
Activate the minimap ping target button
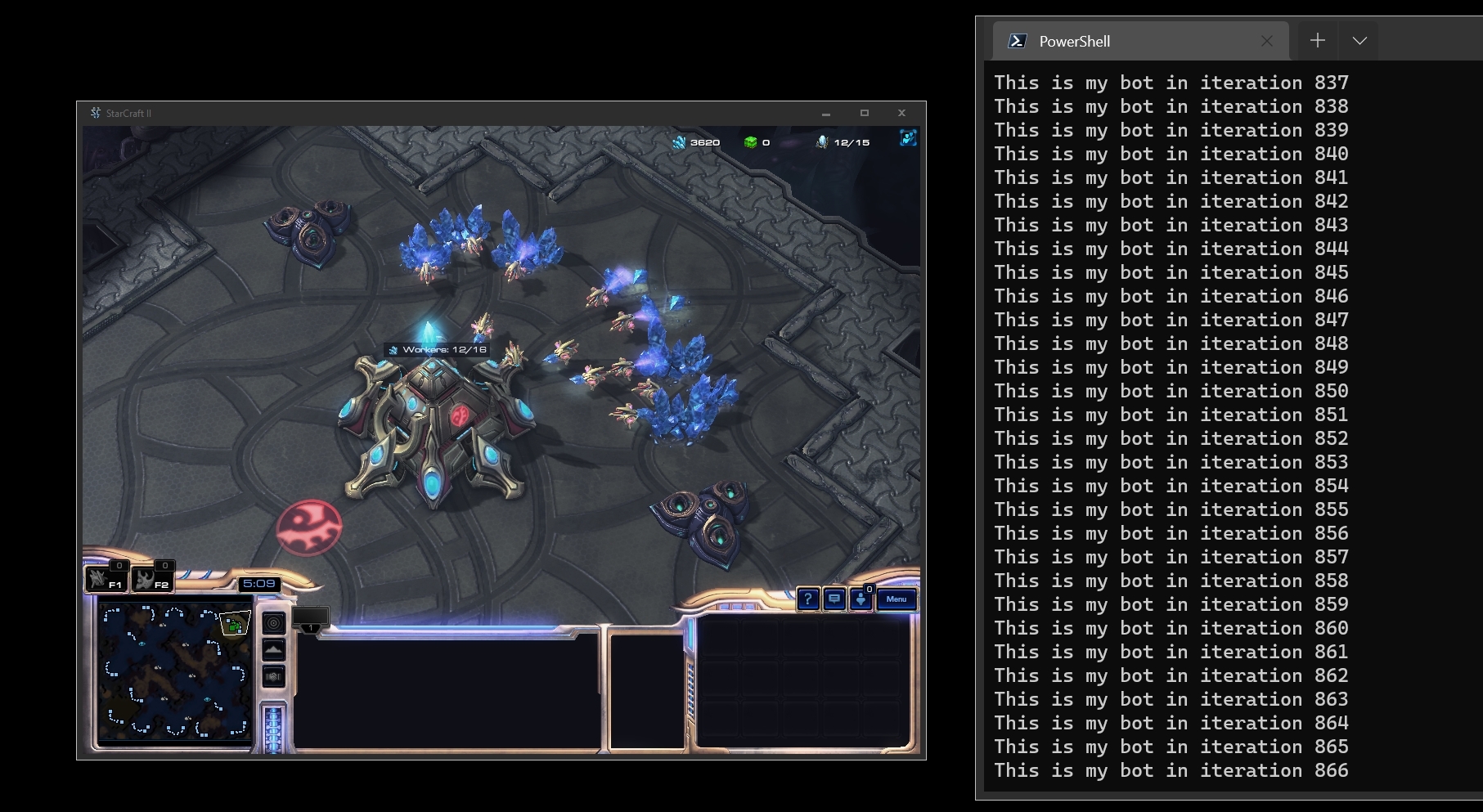pyautogui.click(x=274, y=623)
